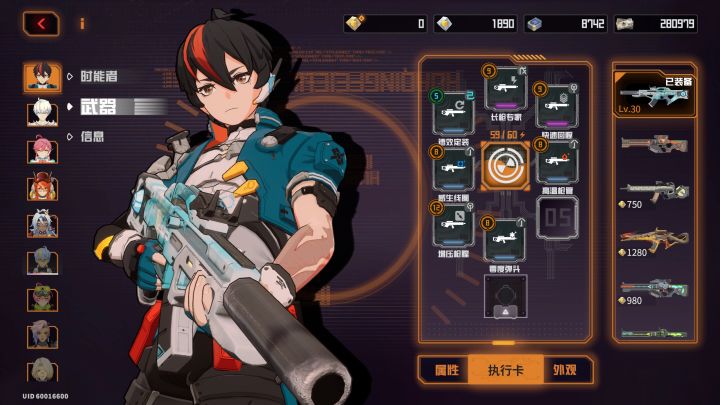The width and height of the screenshot is (720, 405).
Task: Select the weapon priced 980
Action: [654, 290]
